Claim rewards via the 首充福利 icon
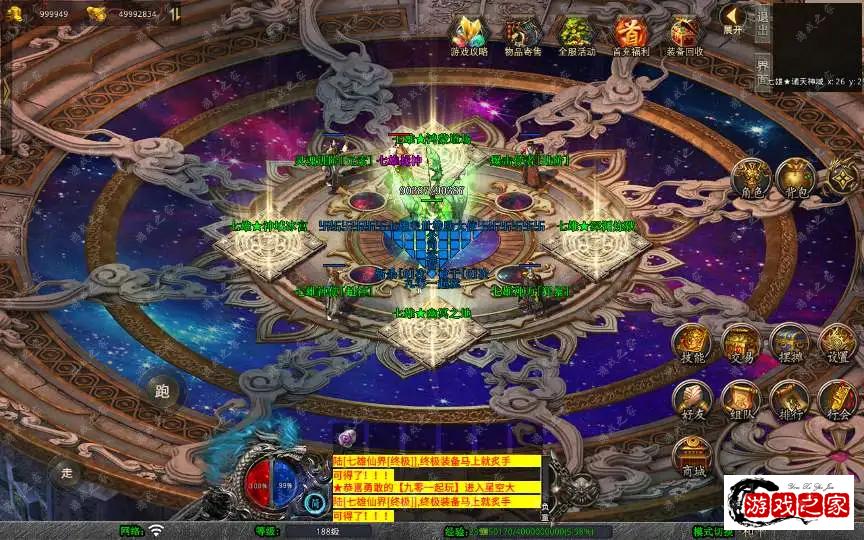Screen dimensions: 864x540 [629, 35]
